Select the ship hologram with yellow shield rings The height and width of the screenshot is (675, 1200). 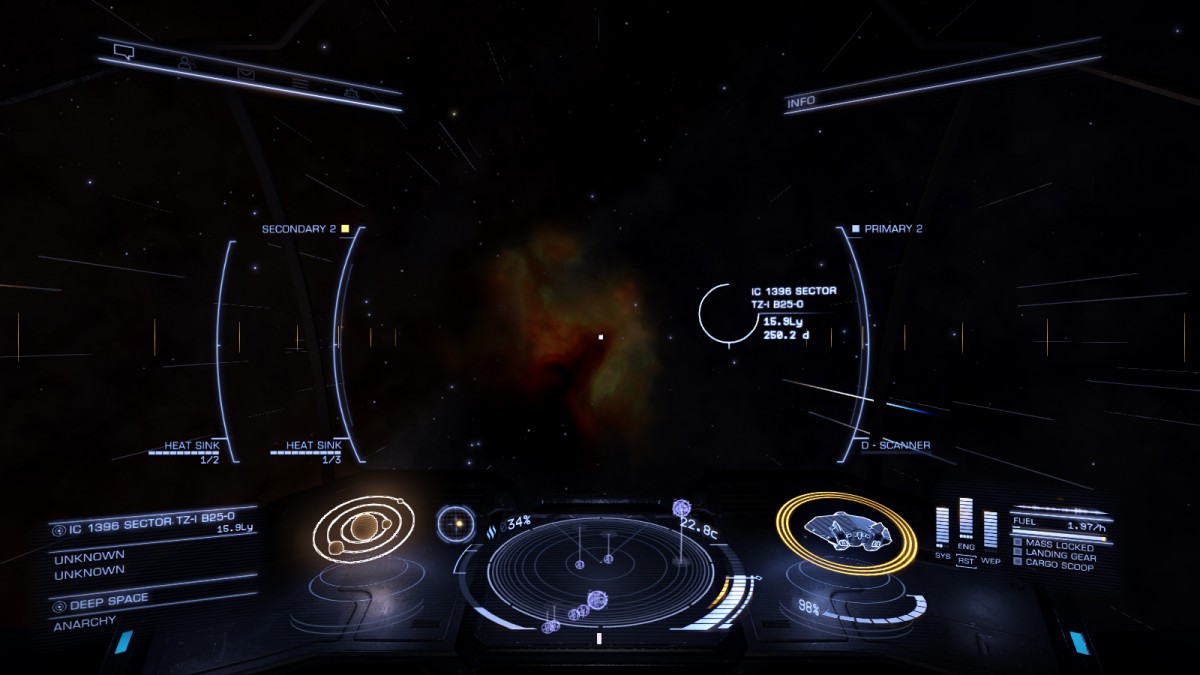tap(846, 531)
